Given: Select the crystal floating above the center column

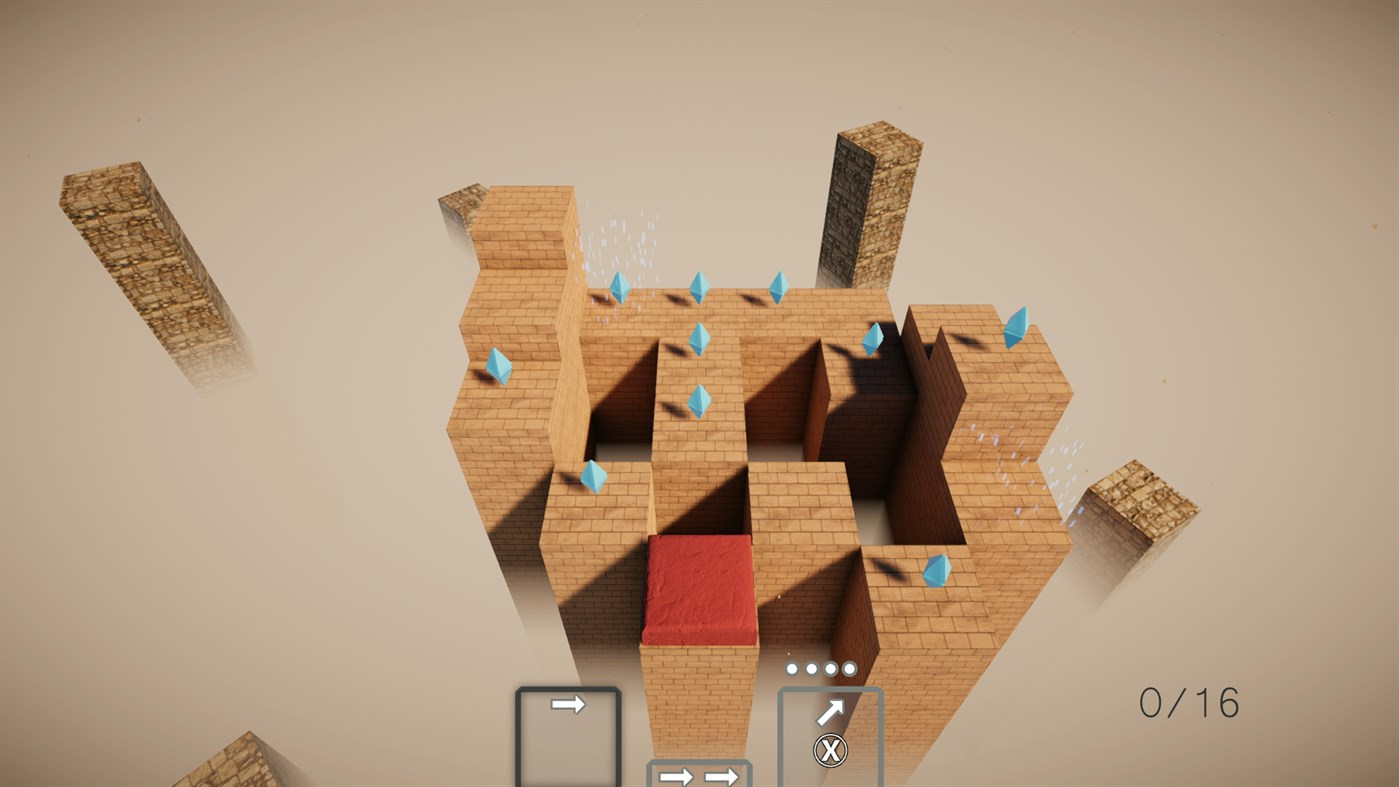Looking at the screenshot, I should point(700,340).
